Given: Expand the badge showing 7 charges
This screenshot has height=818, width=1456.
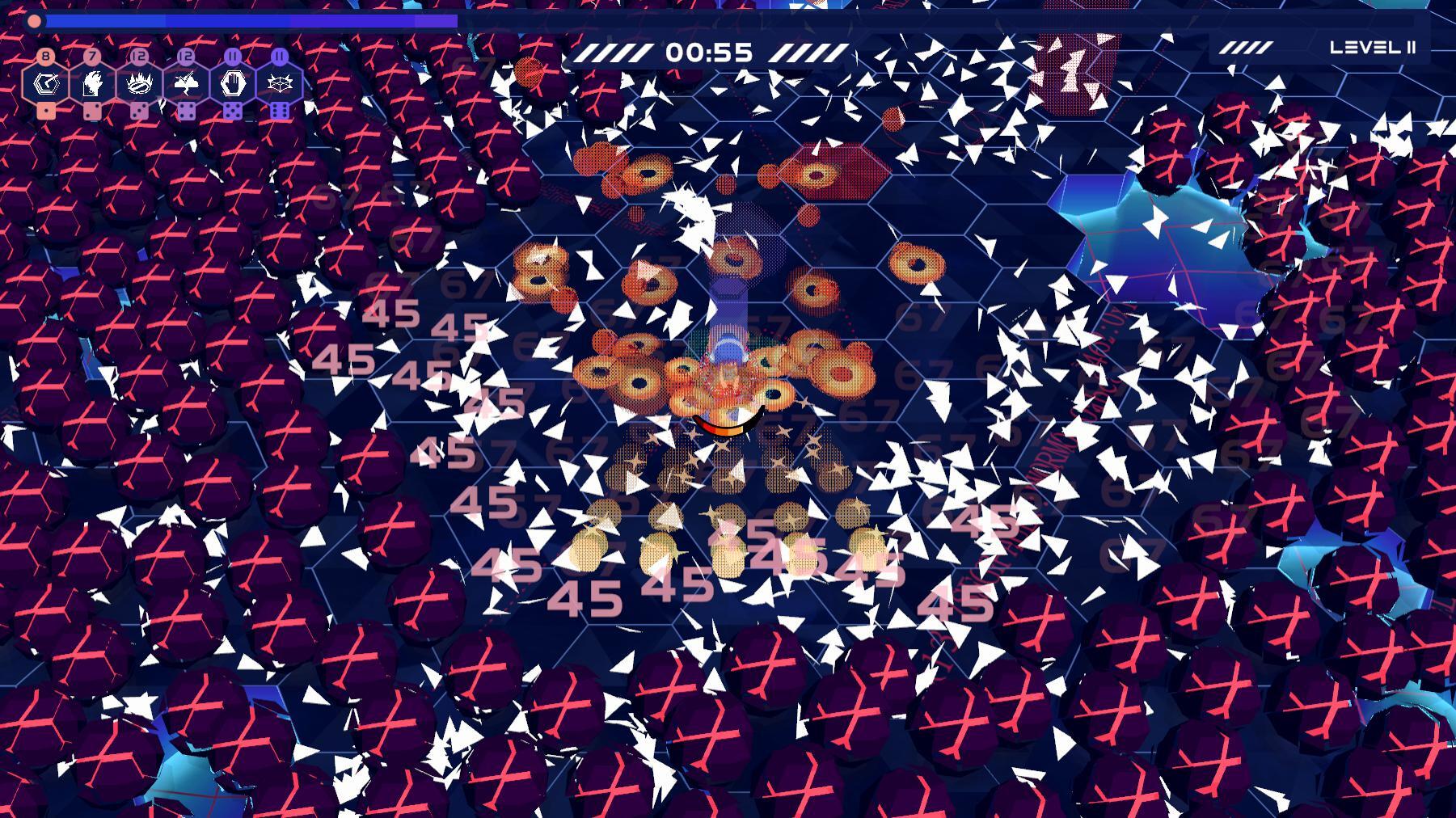Looking at the screenshot, I should 91,56.
